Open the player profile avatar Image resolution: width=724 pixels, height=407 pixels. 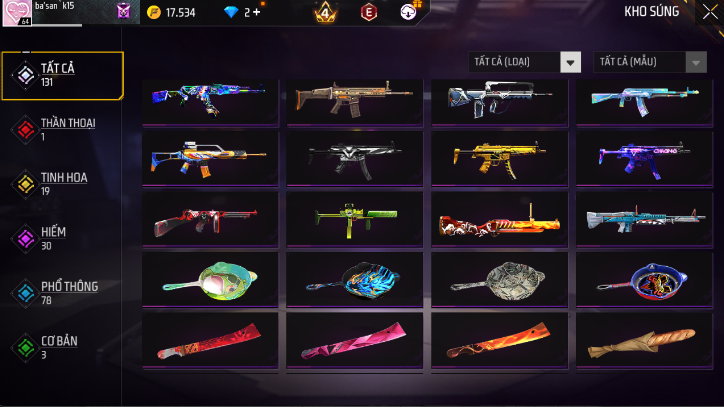(x=17, y=12)
